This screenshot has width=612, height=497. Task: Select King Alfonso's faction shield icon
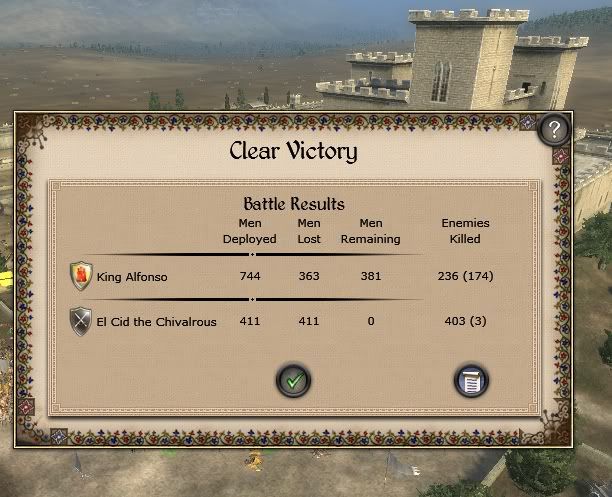(81, 275)
